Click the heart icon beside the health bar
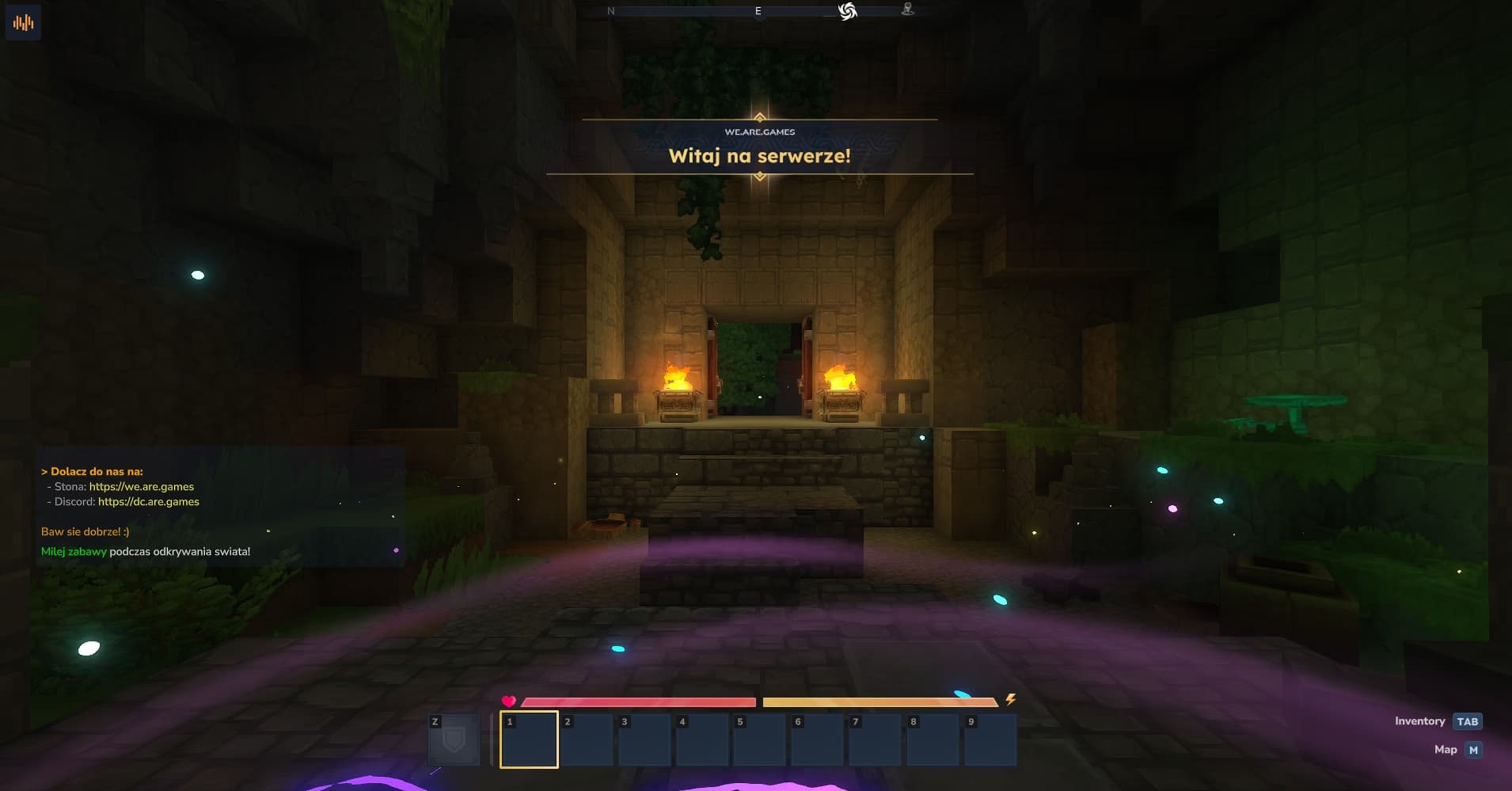Viewport: 1512px width, 791px height. pos(509,701)
